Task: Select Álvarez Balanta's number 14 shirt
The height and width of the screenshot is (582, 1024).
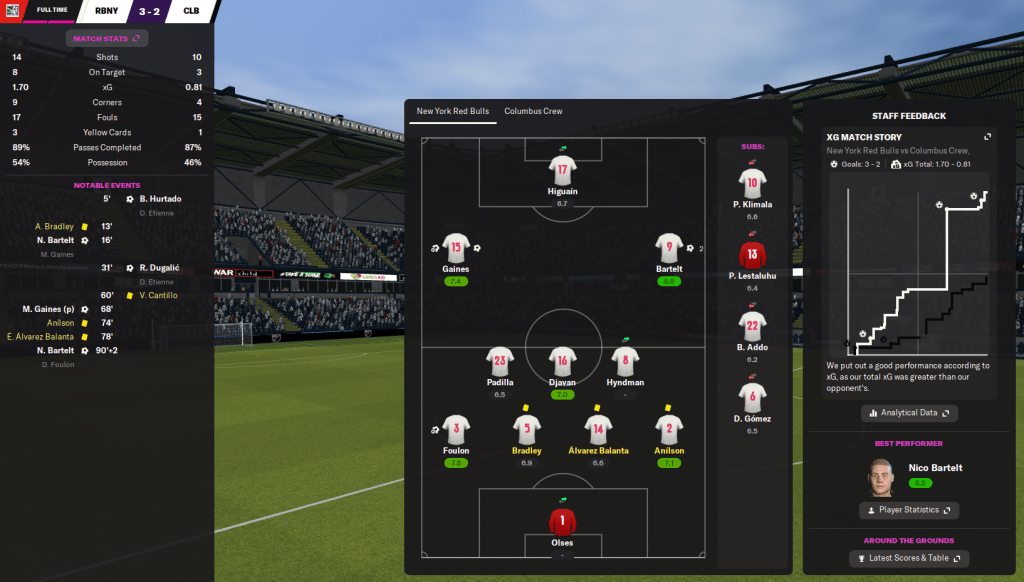Action: click(x=598, y=430)
